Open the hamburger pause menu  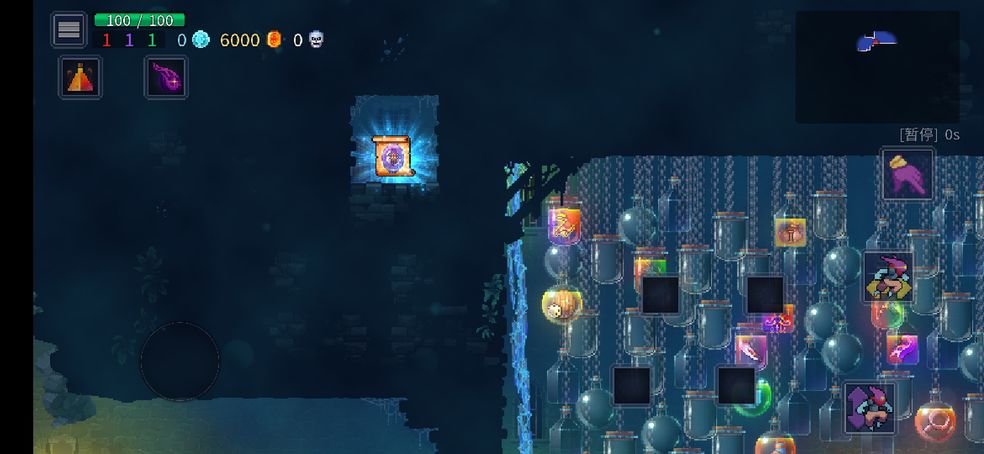(x=69, y=30)
